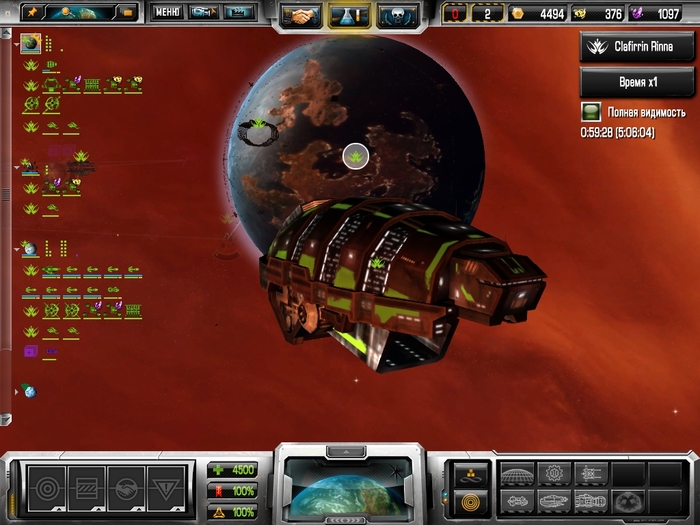
Task: Select the planet marker circle on the planet
Action: [355, 155]
